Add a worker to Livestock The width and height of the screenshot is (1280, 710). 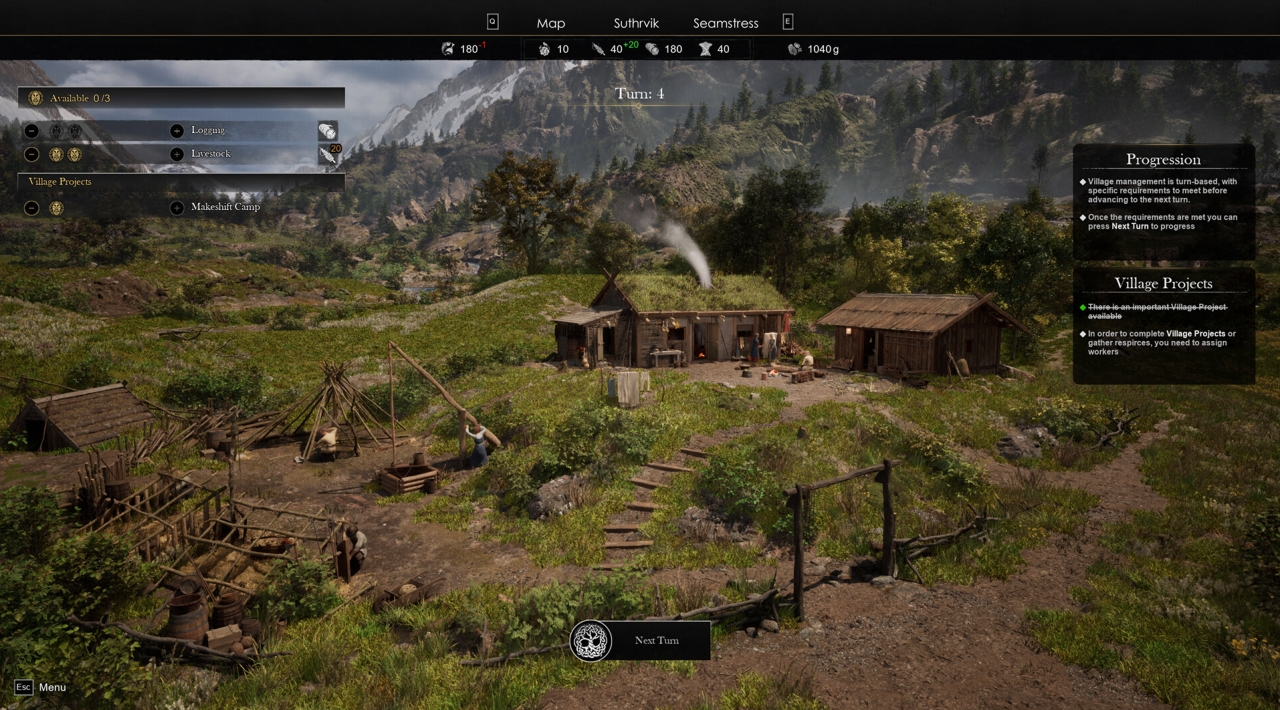pos(177,154)
